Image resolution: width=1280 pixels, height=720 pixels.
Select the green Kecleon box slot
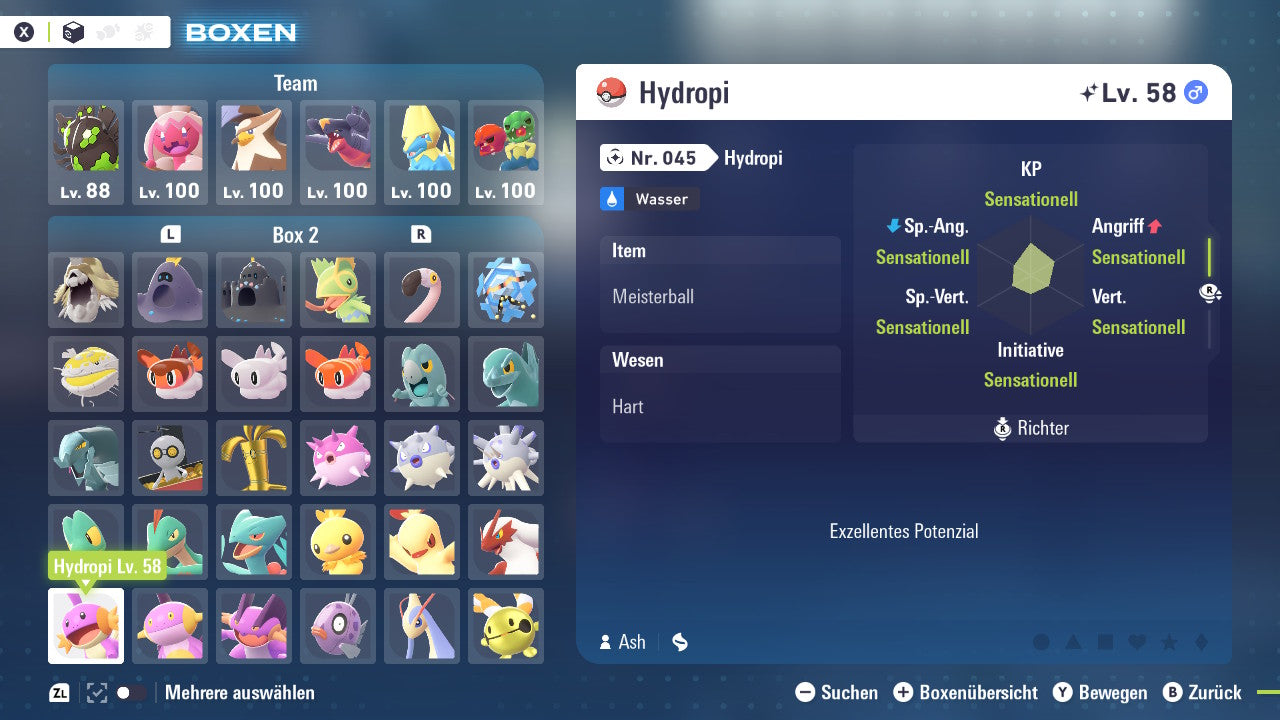pyautogui.click(x=338, y=290)
